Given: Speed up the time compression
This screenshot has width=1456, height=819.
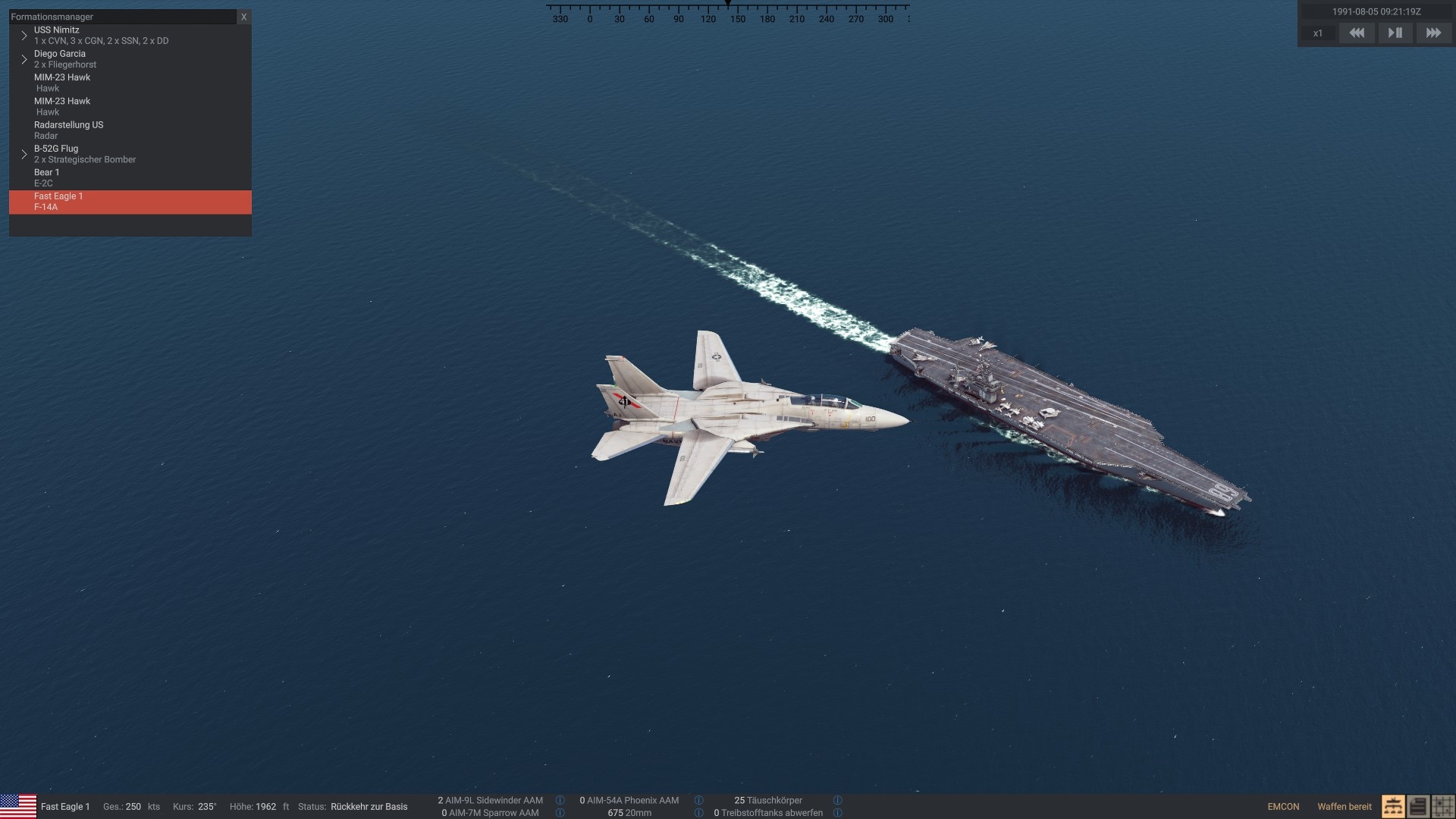Looking at the screenshot, I should pyautogui.click(x=1433, y=33).
